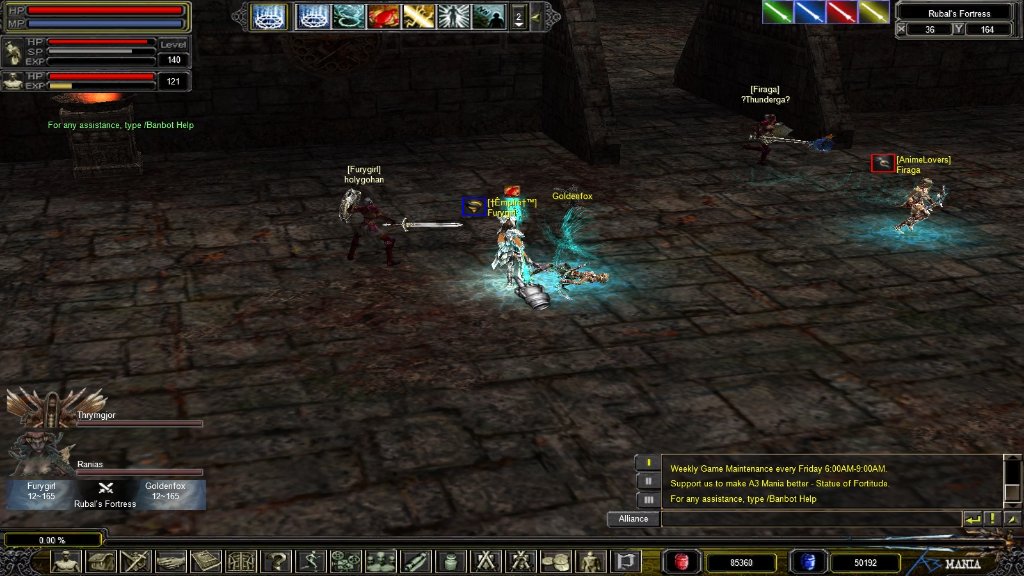Switch to chat tab III
Screen dimensions: 1024x576
pyautogui.click(x=648, y=499)
